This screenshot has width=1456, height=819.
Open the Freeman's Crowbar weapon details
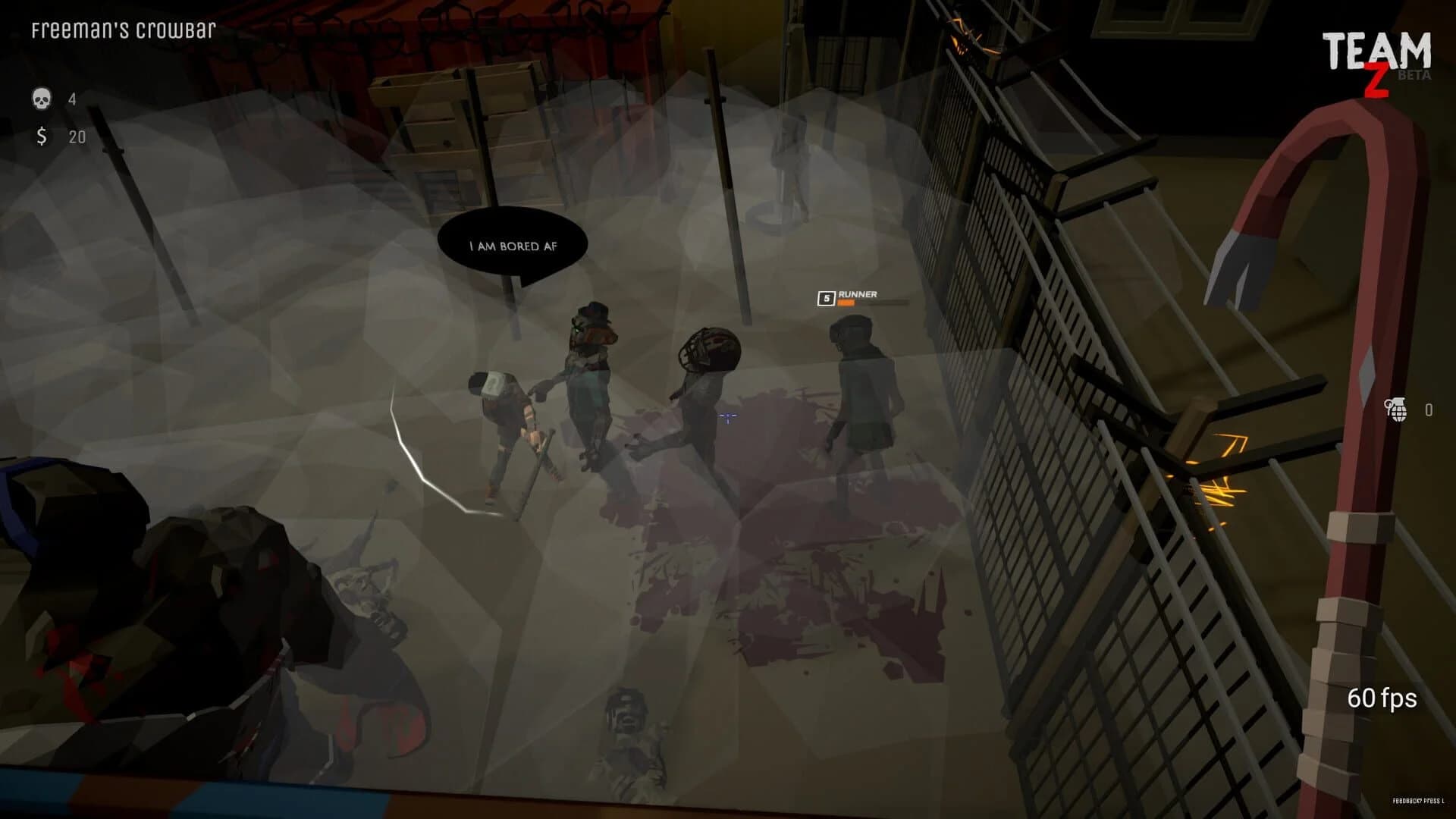124,30
